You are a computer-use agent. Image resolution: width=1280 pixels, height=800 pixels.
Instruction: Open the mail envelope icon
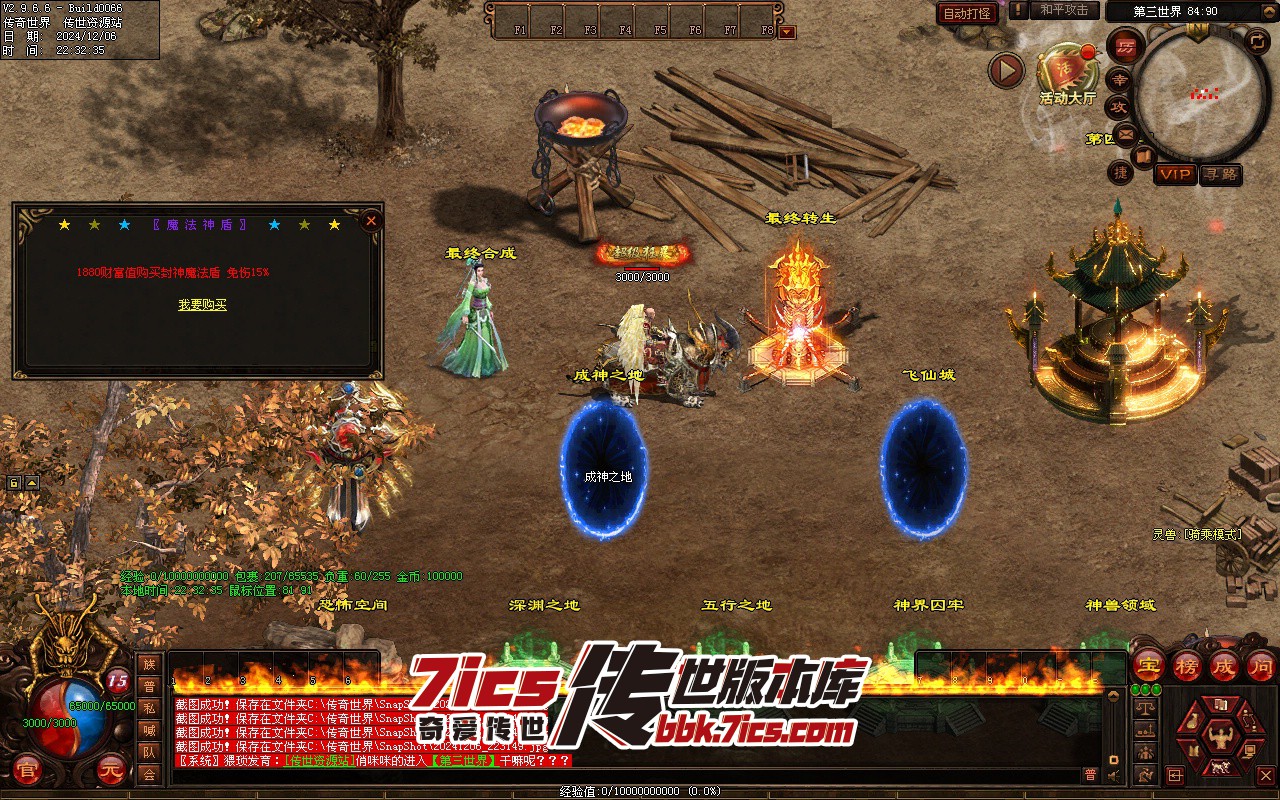(x=1126, y=134)
